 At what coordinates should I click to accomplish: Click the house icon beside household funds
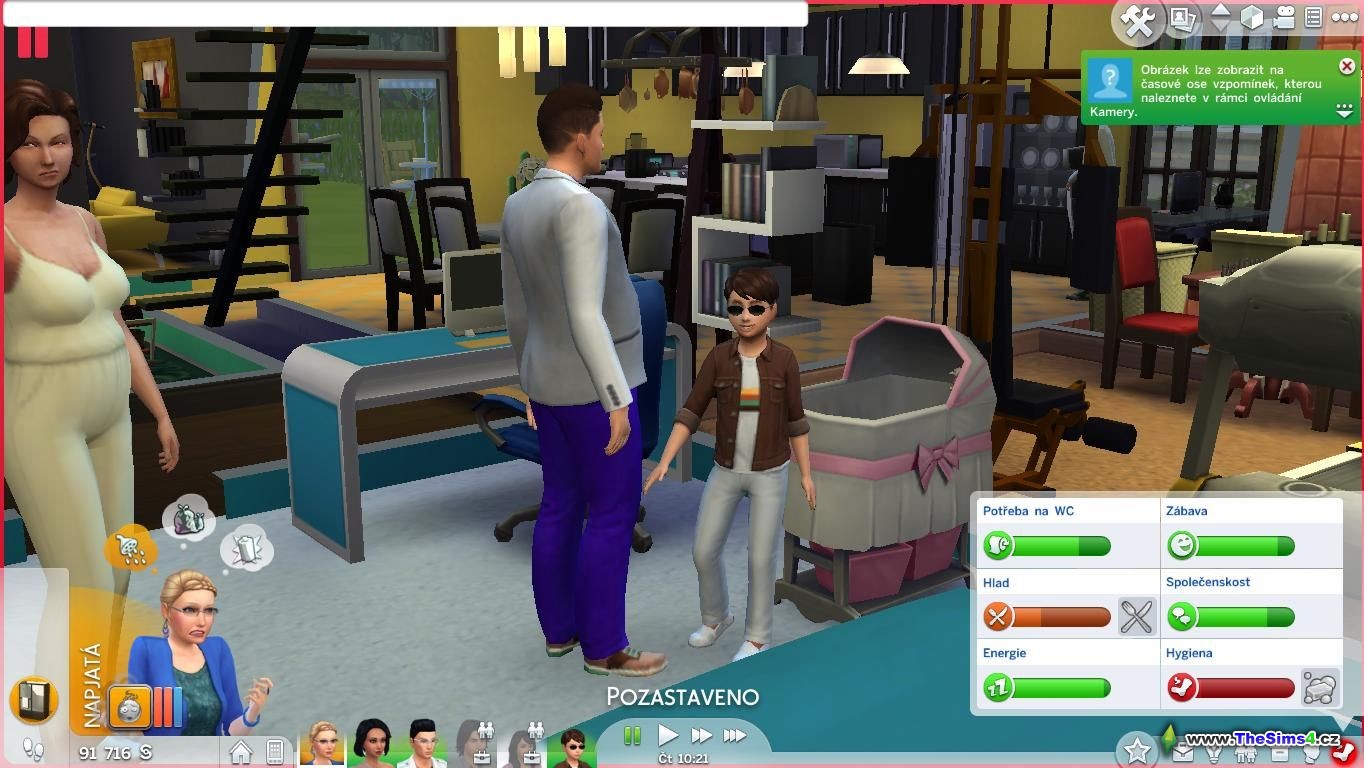241,751
